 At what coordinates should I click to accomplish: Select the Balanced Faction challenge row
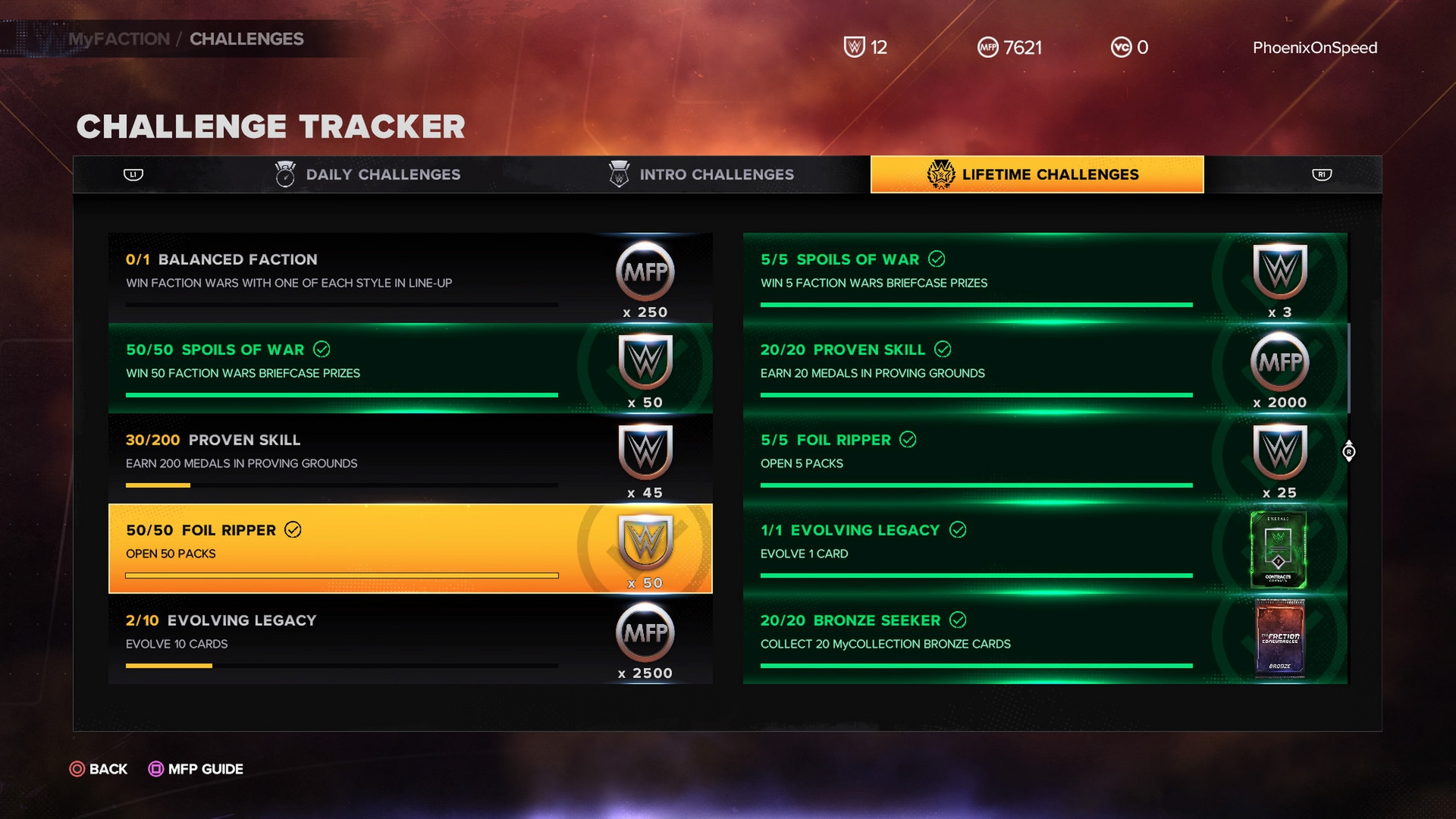[409, 277]
